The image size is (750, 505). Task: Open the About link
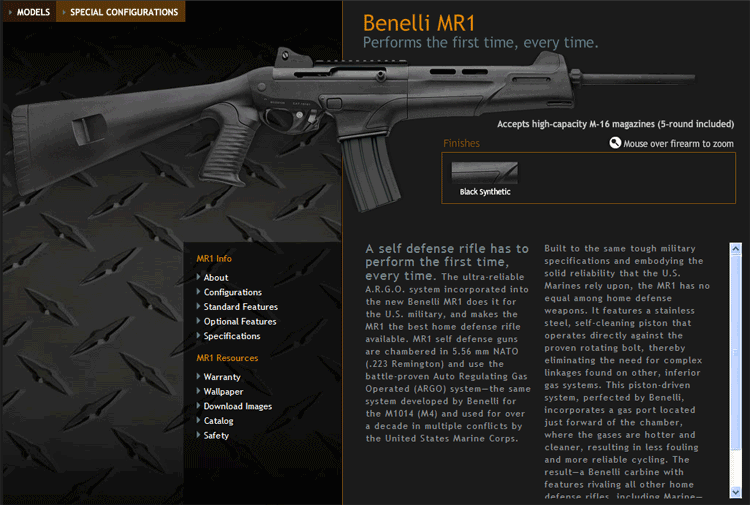[x=216, y=277]
